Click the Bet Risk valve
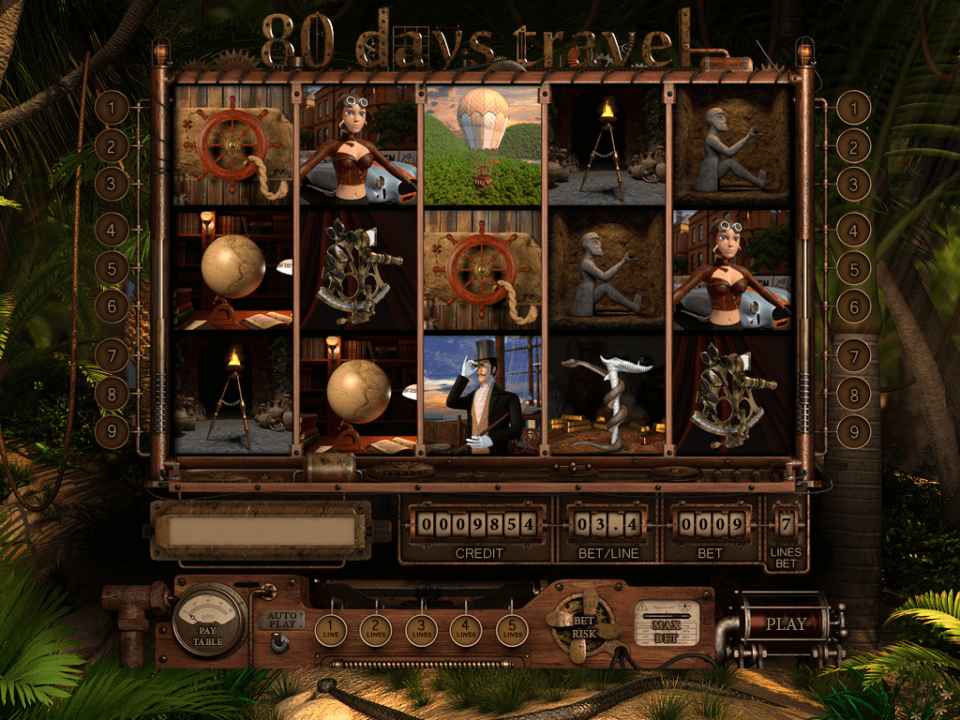Viewport: 960px width, 720px height. [584, 624]
